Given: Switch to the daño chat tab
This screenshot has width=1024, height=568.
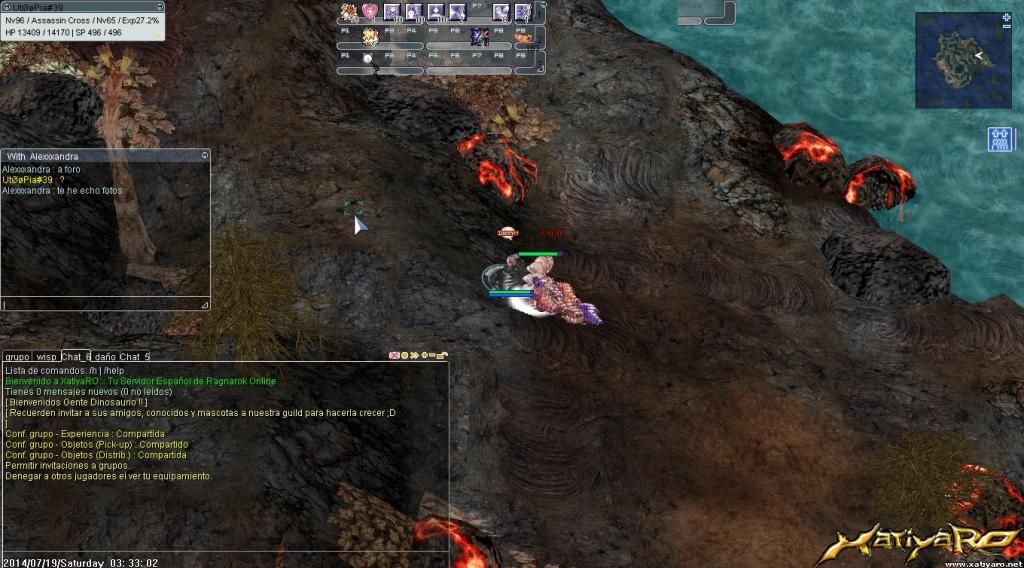Looking at the screenshot, I should [105, 356].
